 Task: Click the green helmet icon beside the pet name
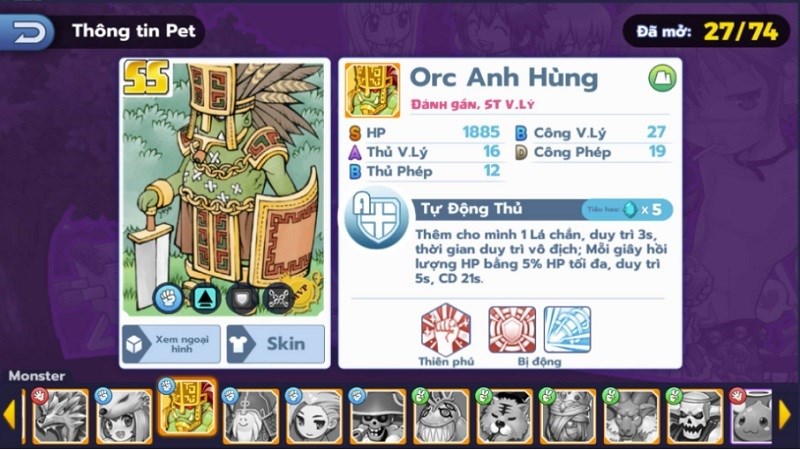coord(661,77)
